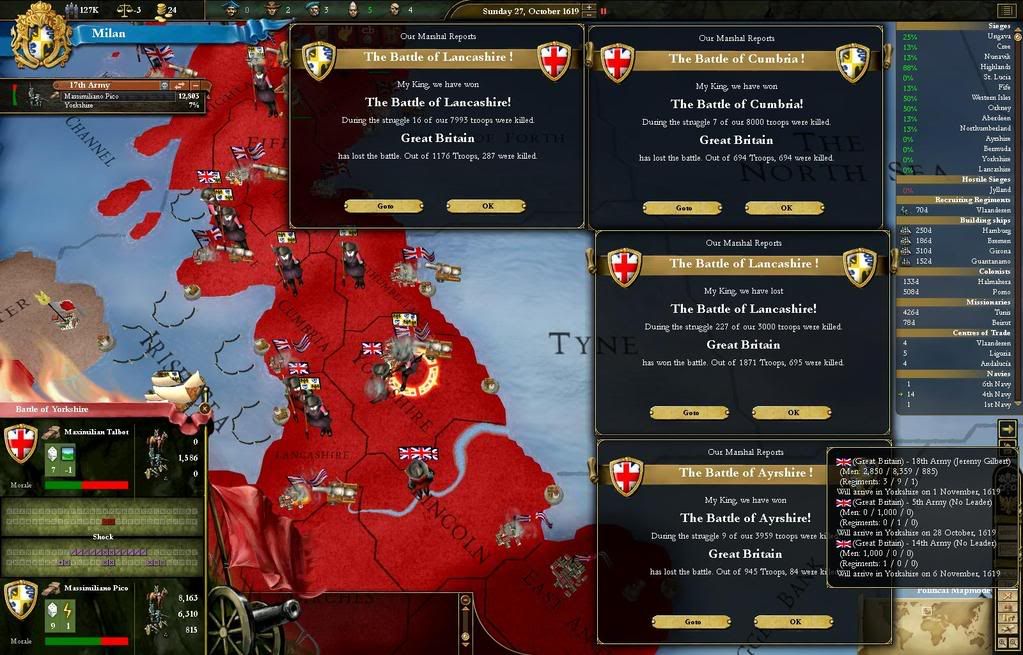
Task: Confirm OK on the lost Battle of Lancashire report
Action: coord(792,413)
